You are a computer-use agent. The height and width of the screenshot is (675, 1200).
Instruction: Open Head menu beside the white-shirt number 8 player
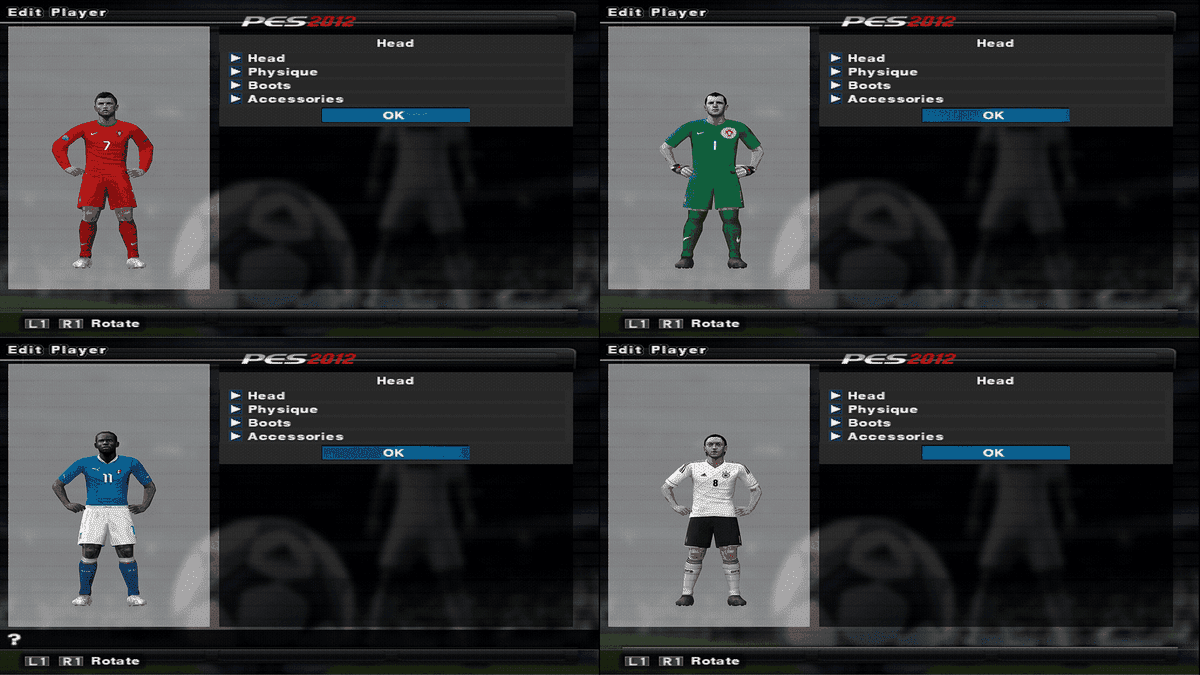pyautogui.click(x=865, y=396)
